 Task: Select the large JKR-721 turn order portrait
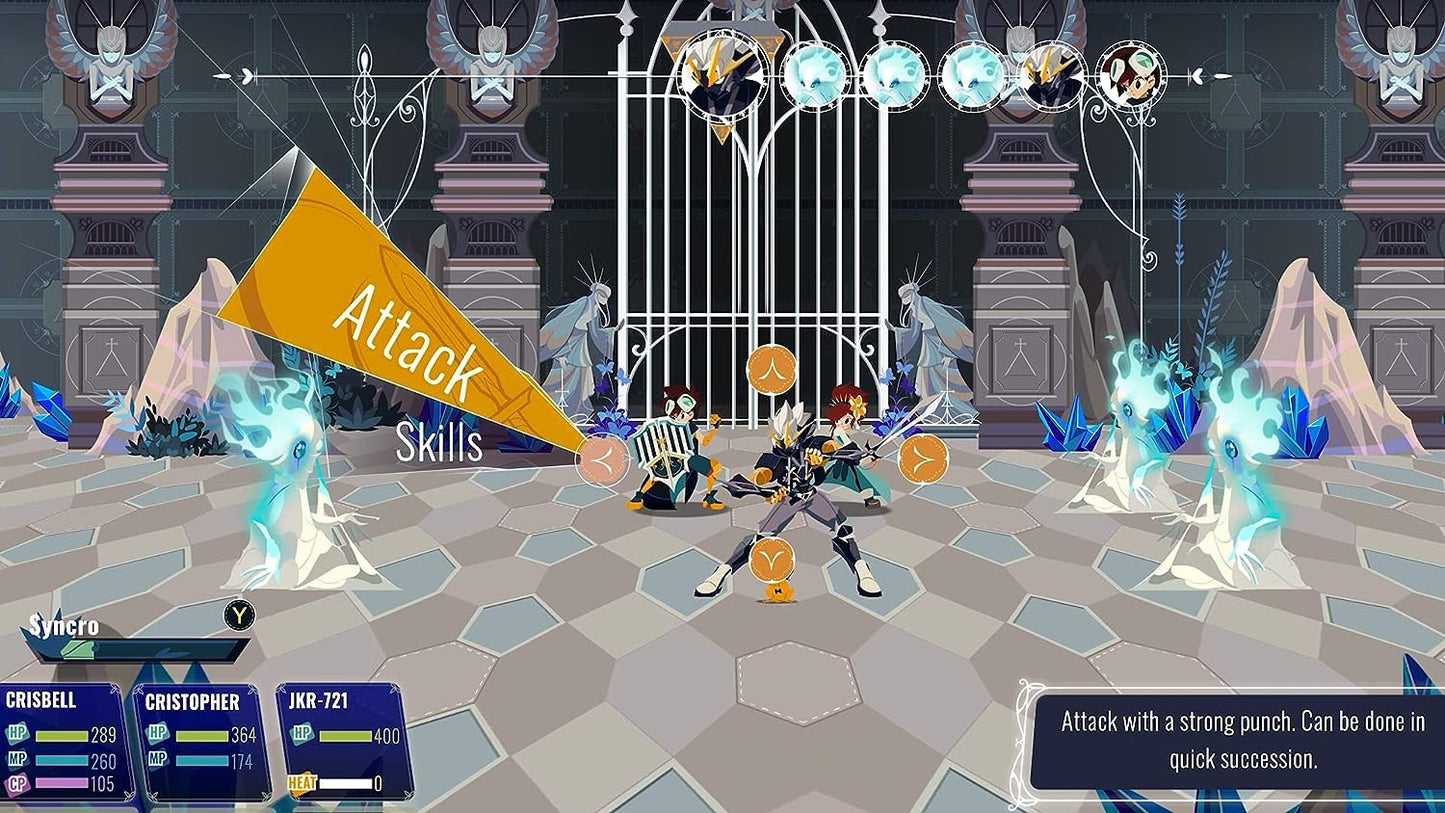(x=721, y=77)
